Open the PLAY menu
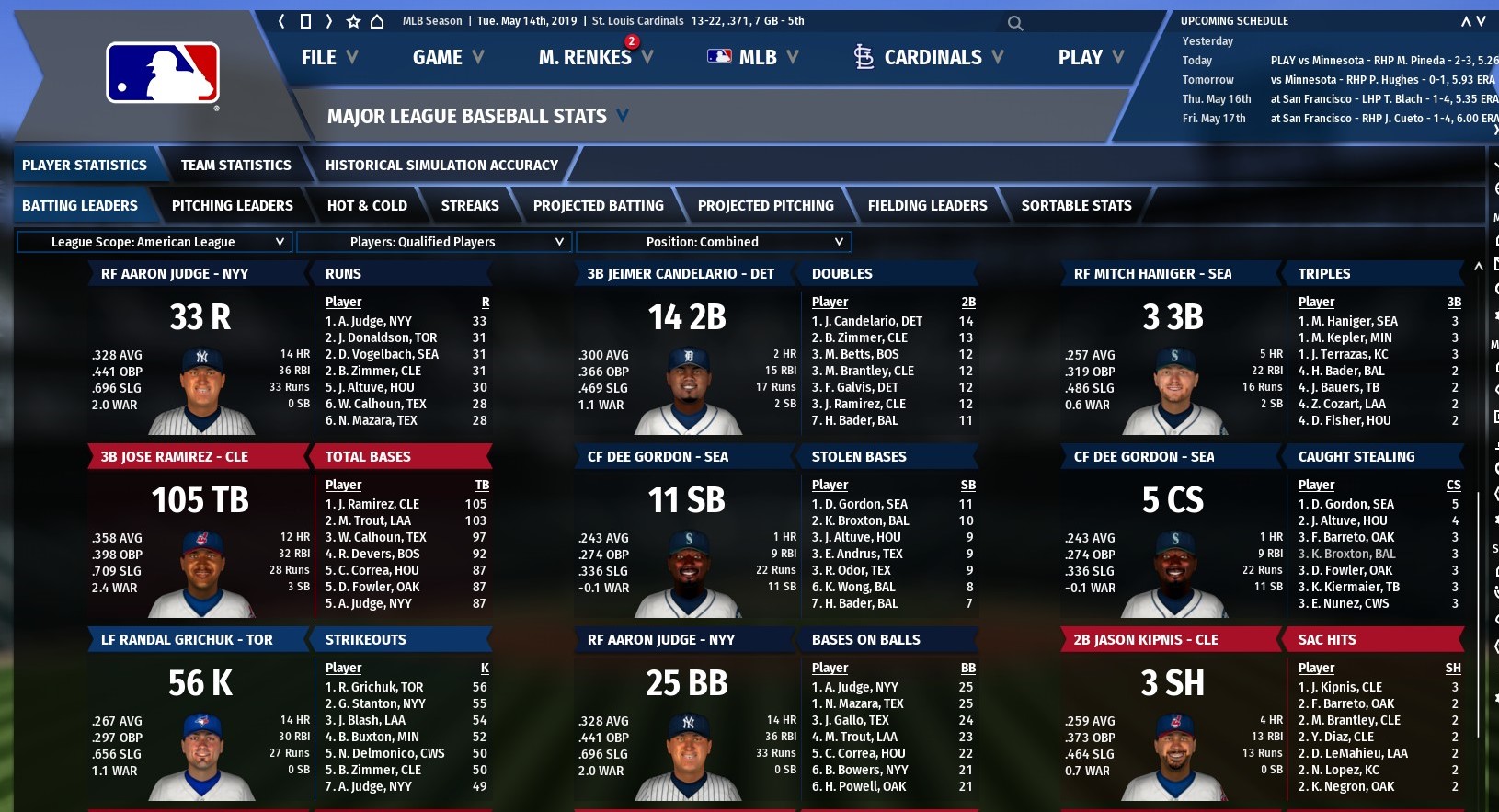 [1091, 57]
